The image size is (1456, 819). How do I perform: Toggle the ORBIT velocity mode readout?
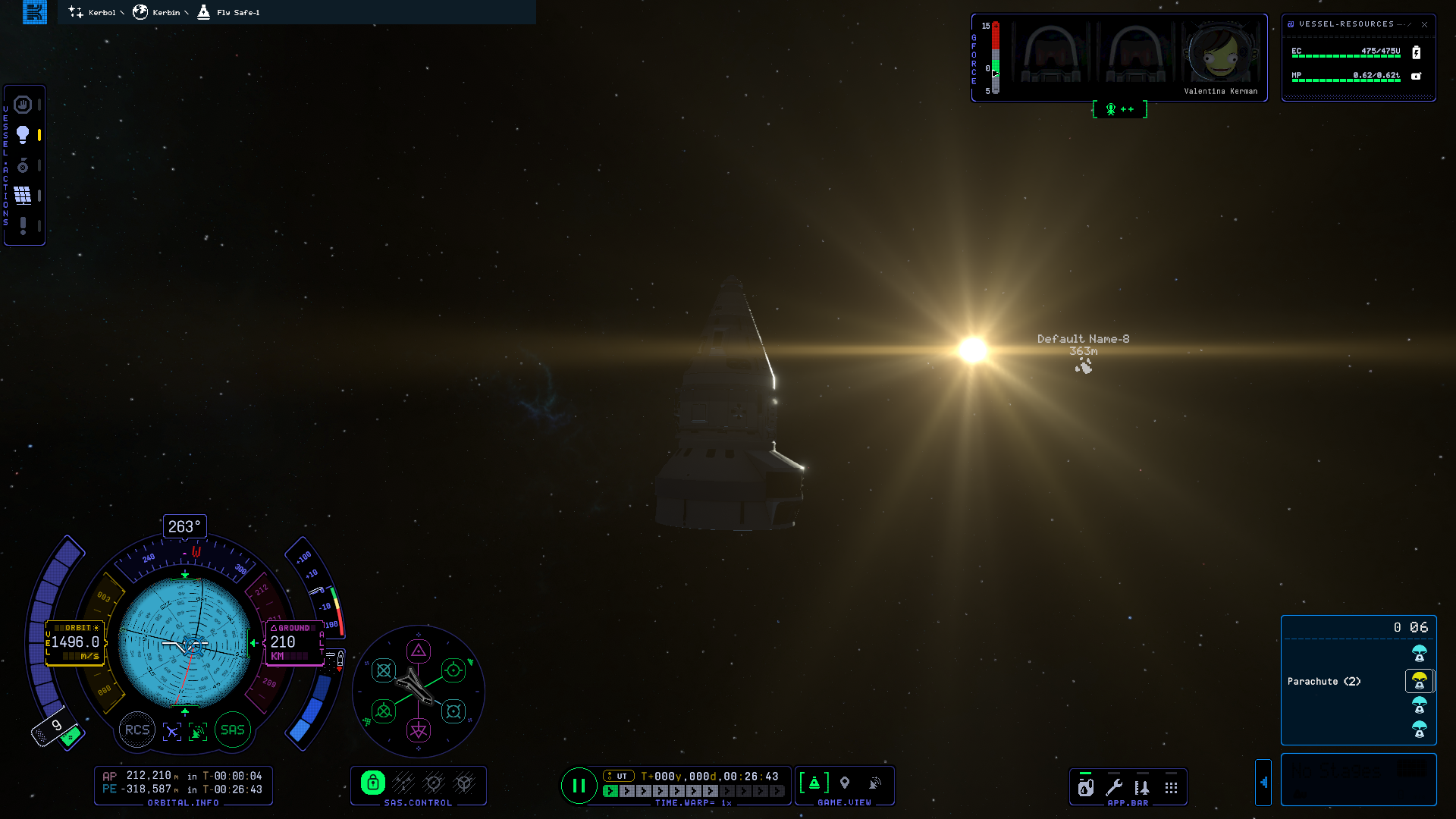coord(75,642)
